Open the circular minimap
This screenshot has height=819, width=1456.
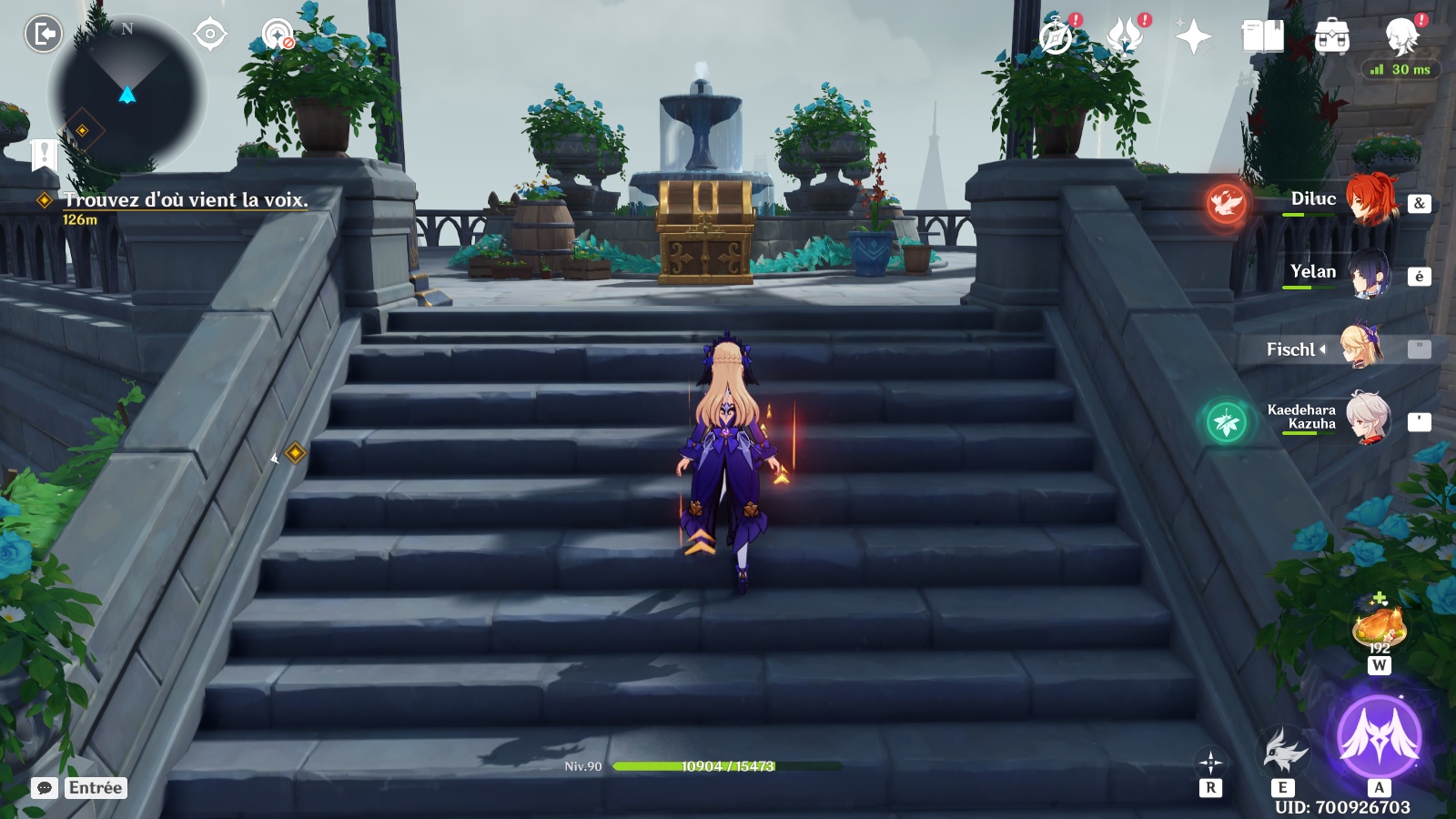pos(127,94)
